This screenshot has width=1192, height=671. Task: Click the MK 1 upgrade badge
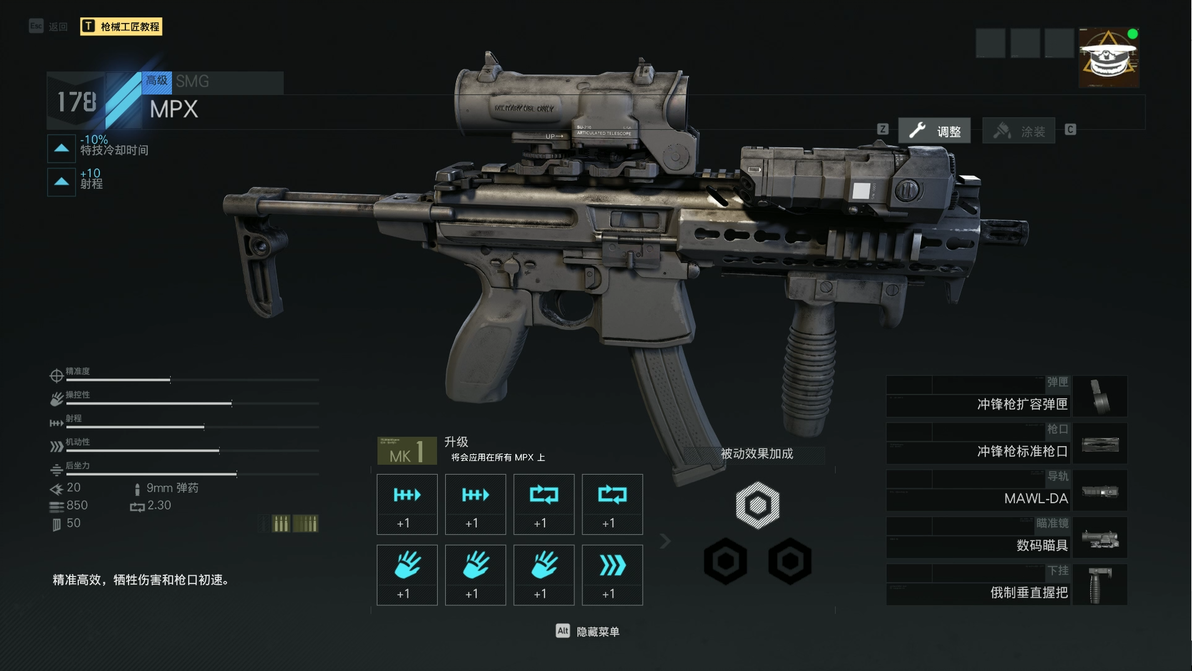[x=406, y=451]
